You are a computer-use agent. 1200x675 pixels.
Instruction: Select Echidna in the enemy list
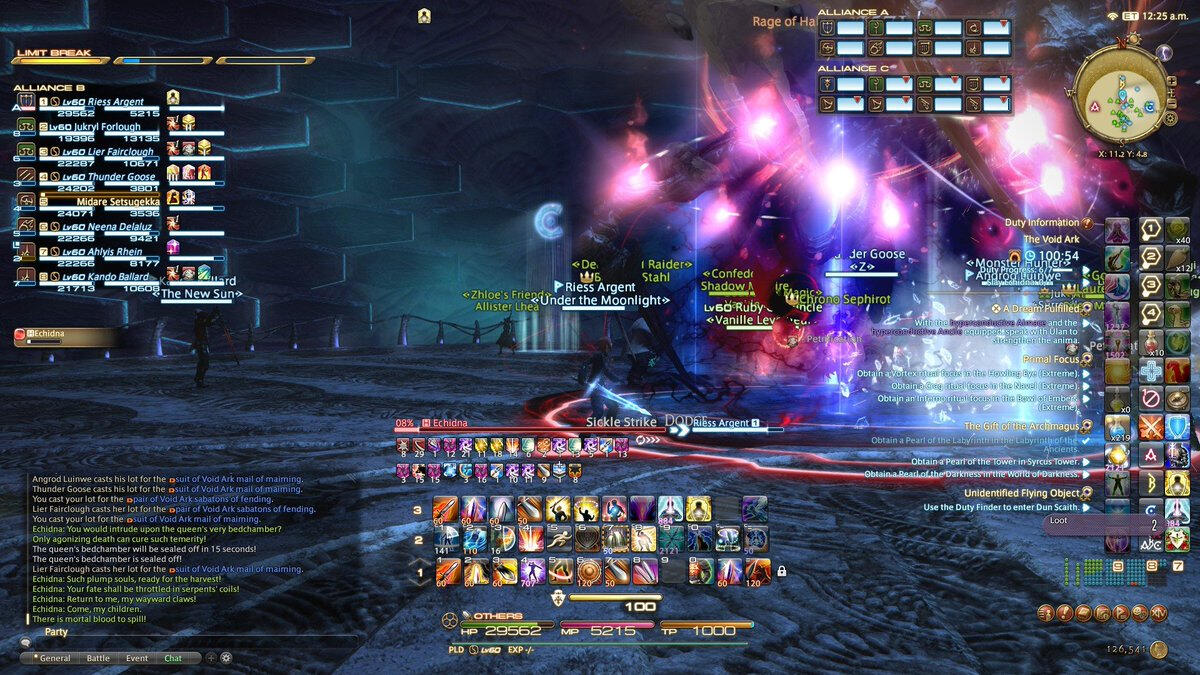pos(45,333)
